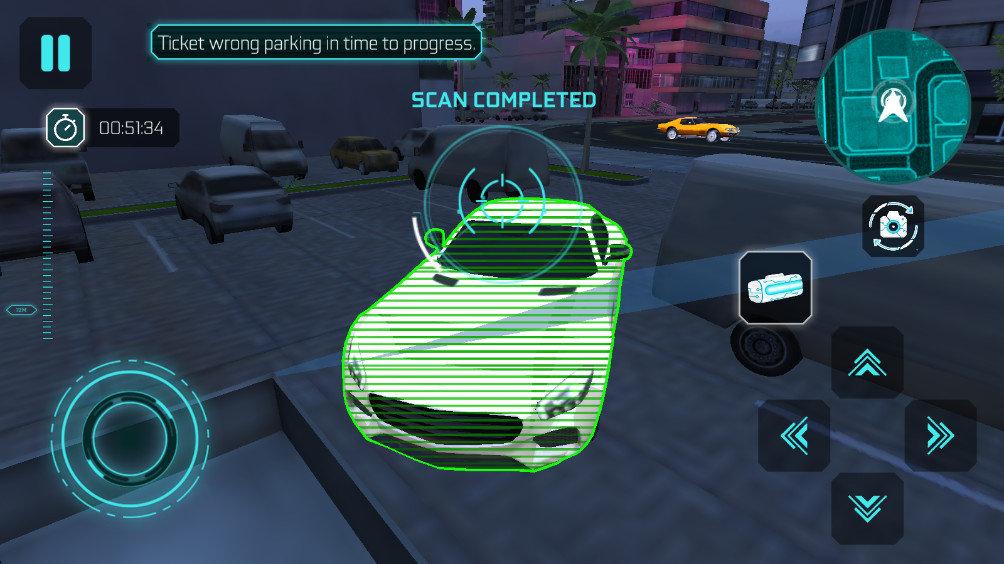
Task: Tap the down arrow button
Action: point(867,508)
